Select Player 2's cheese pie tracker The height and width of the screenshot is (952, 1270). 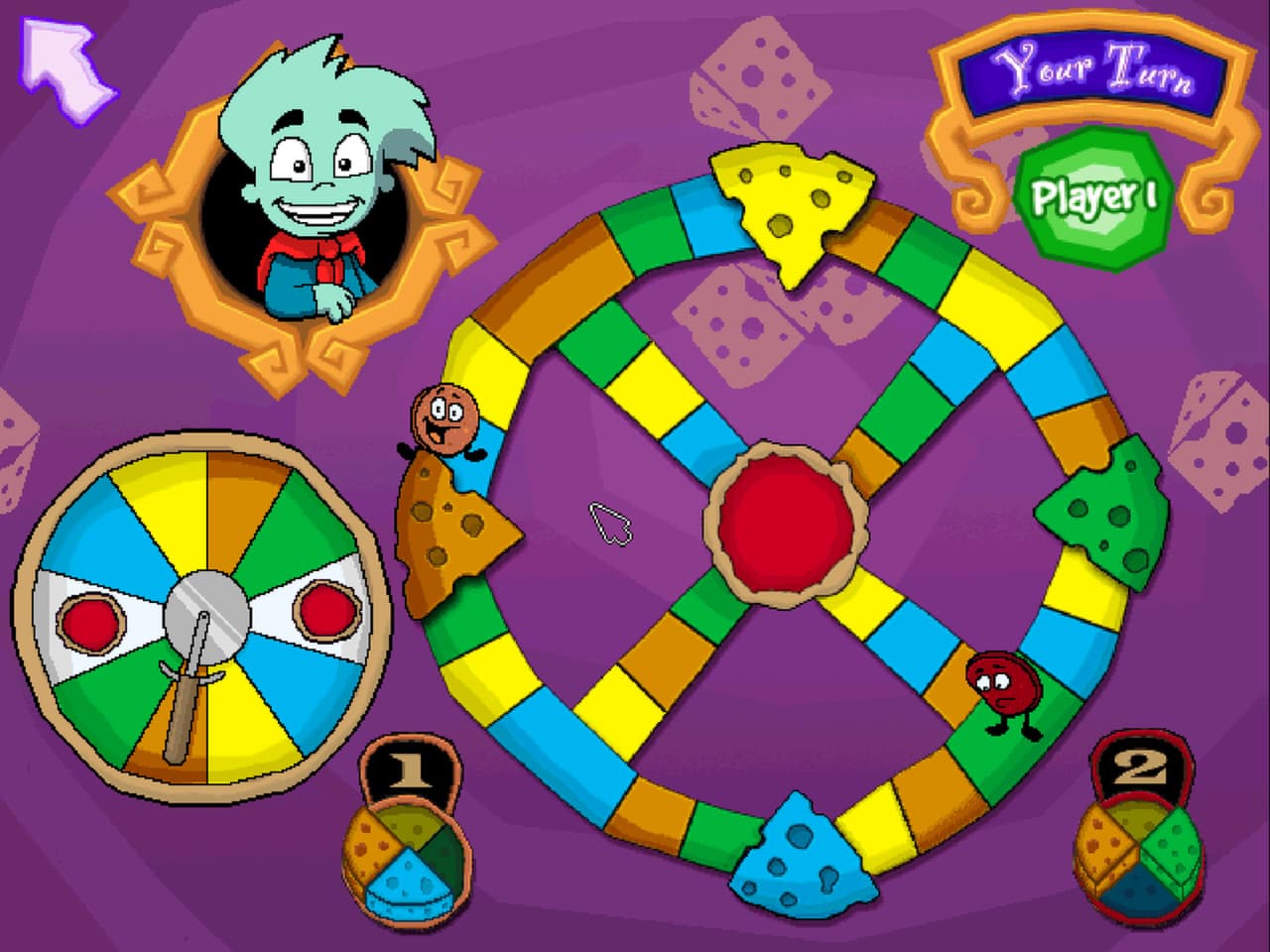[x=1136, y=858]
